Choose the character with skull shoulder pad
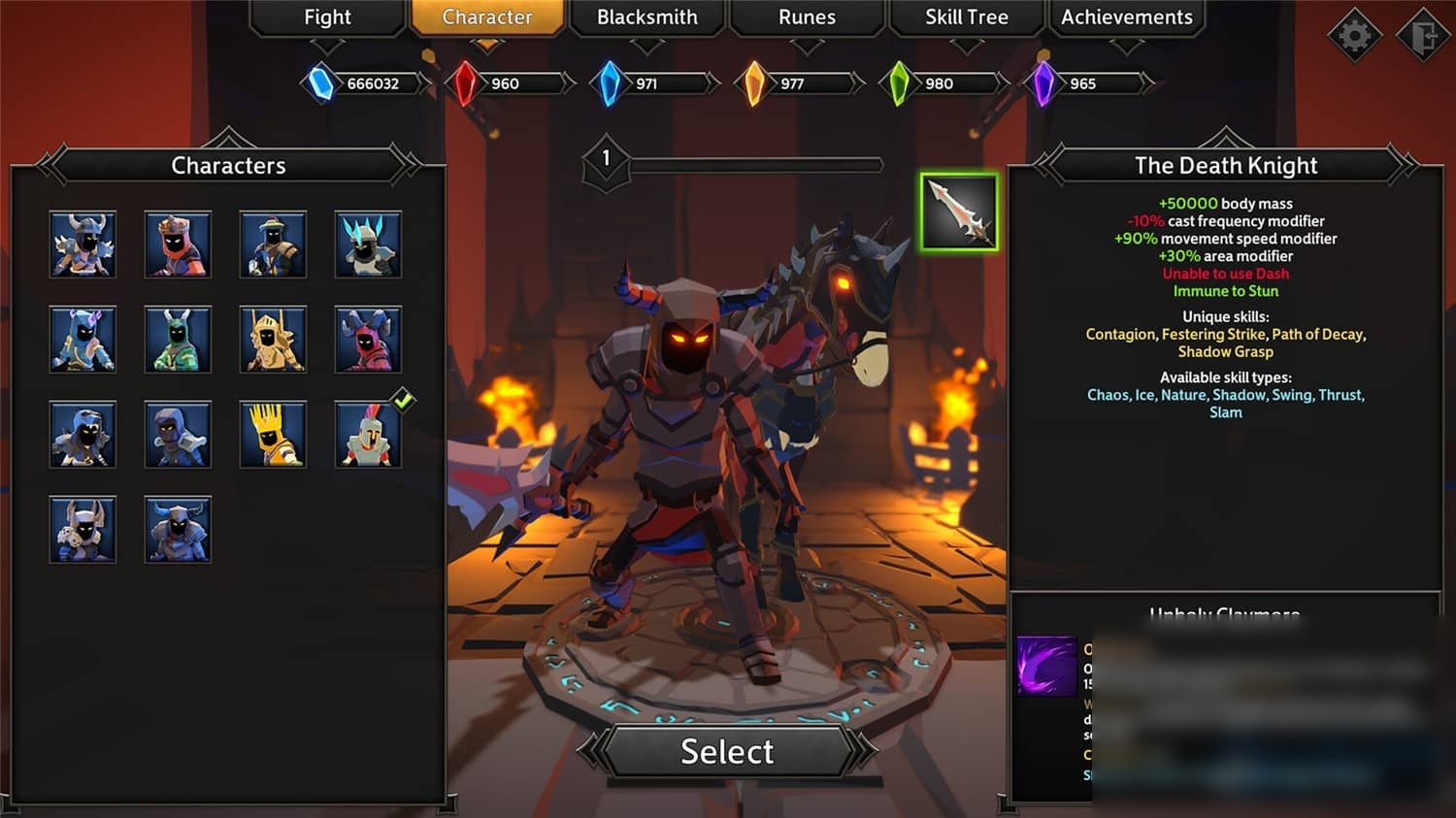 83,530
